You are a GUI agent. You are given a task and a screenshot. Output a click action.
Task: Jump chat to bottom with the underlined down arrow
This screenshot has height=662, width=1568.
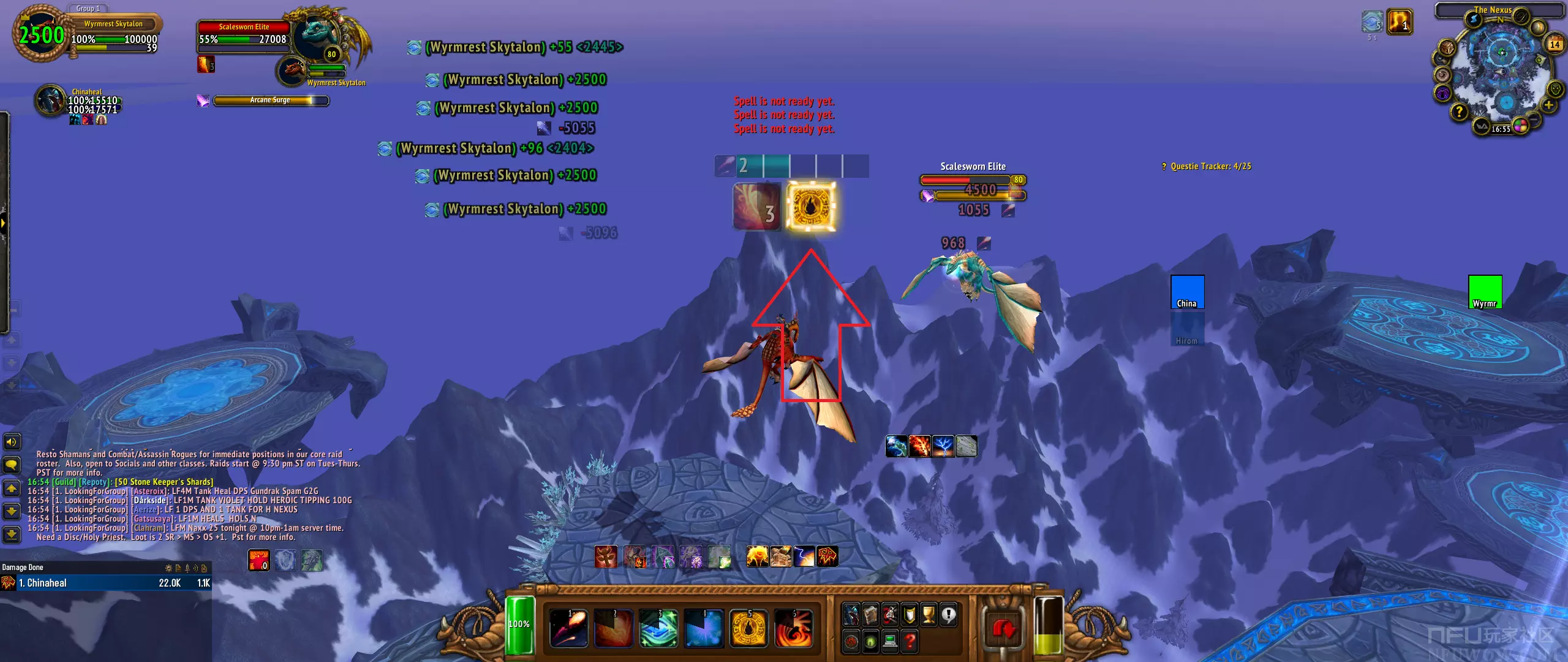[11, 535]
